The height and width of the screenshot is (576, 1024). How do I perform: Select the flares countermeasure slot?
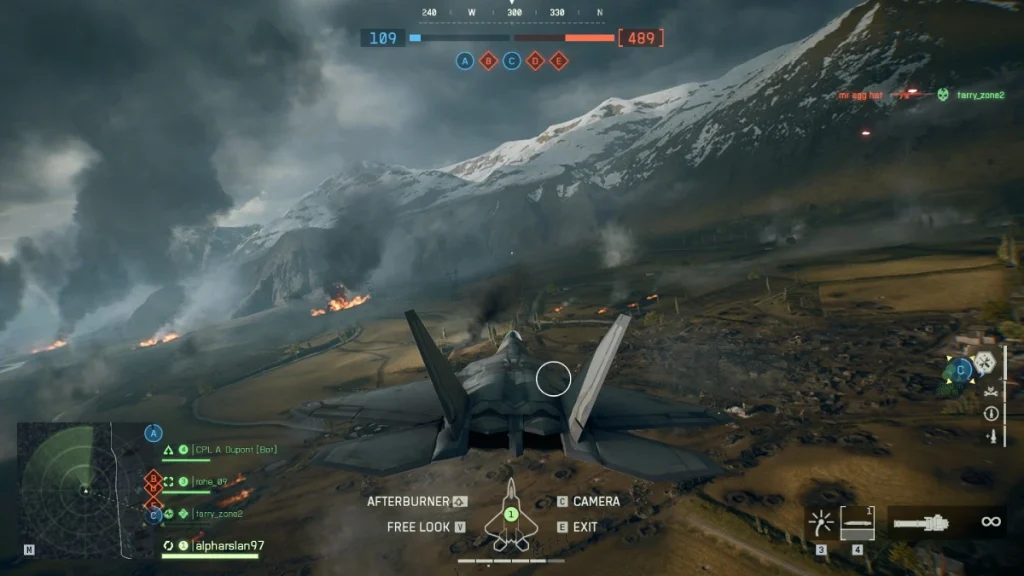coord(821,522)
